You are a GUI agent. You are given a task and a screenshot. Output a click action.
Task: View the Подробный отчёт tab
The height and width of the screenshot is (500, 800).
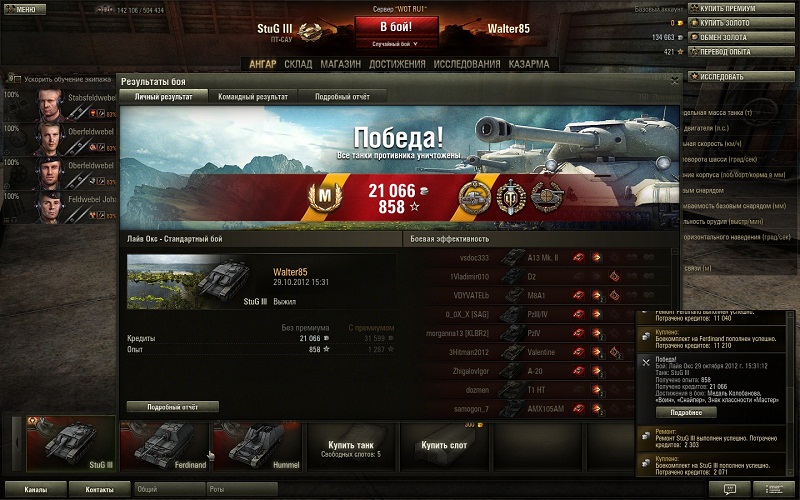(342, 97)
